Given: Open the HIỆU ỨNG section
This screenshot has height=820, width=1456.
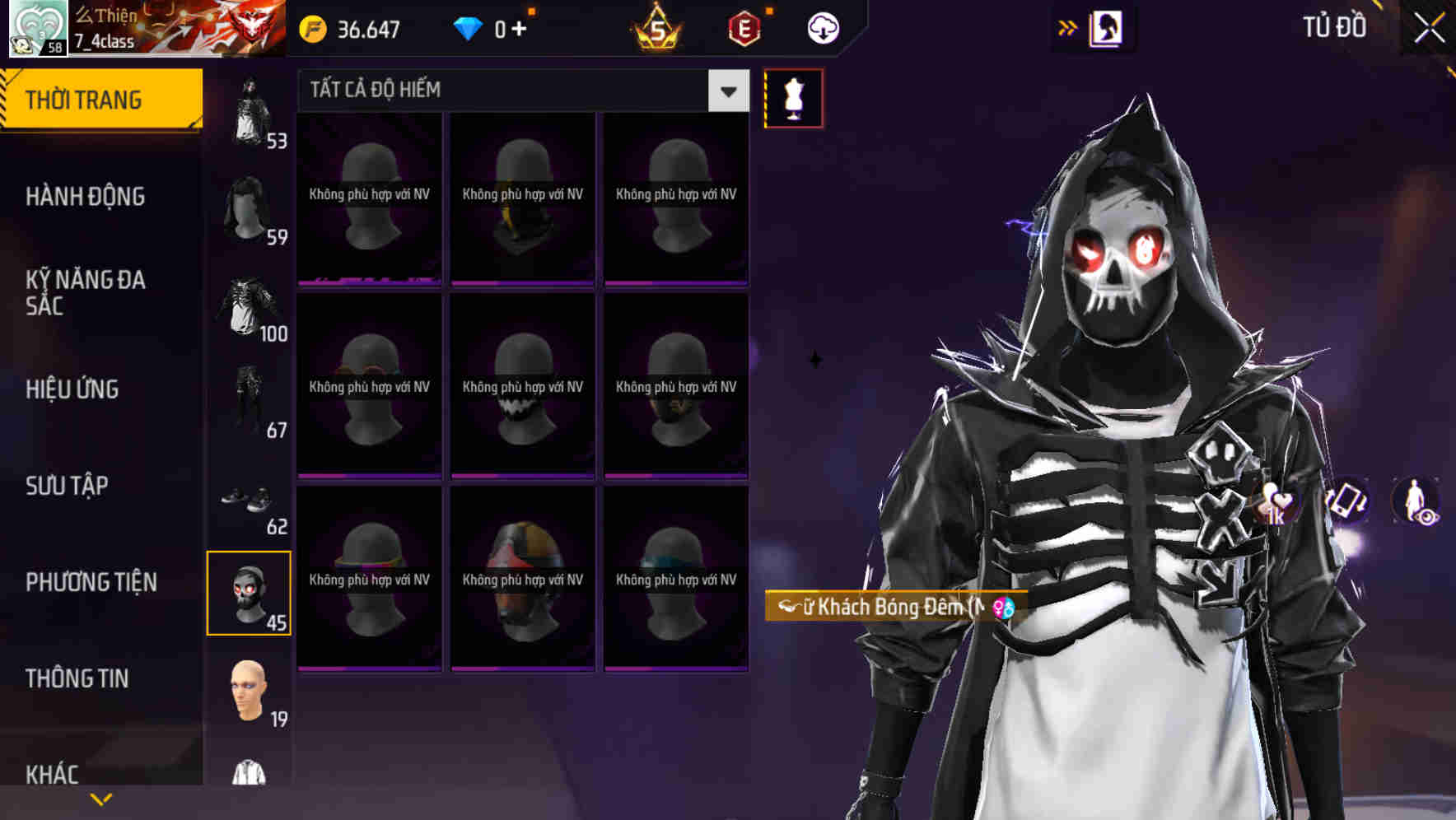Looking at the screenshot, I should tap(72, 389).
